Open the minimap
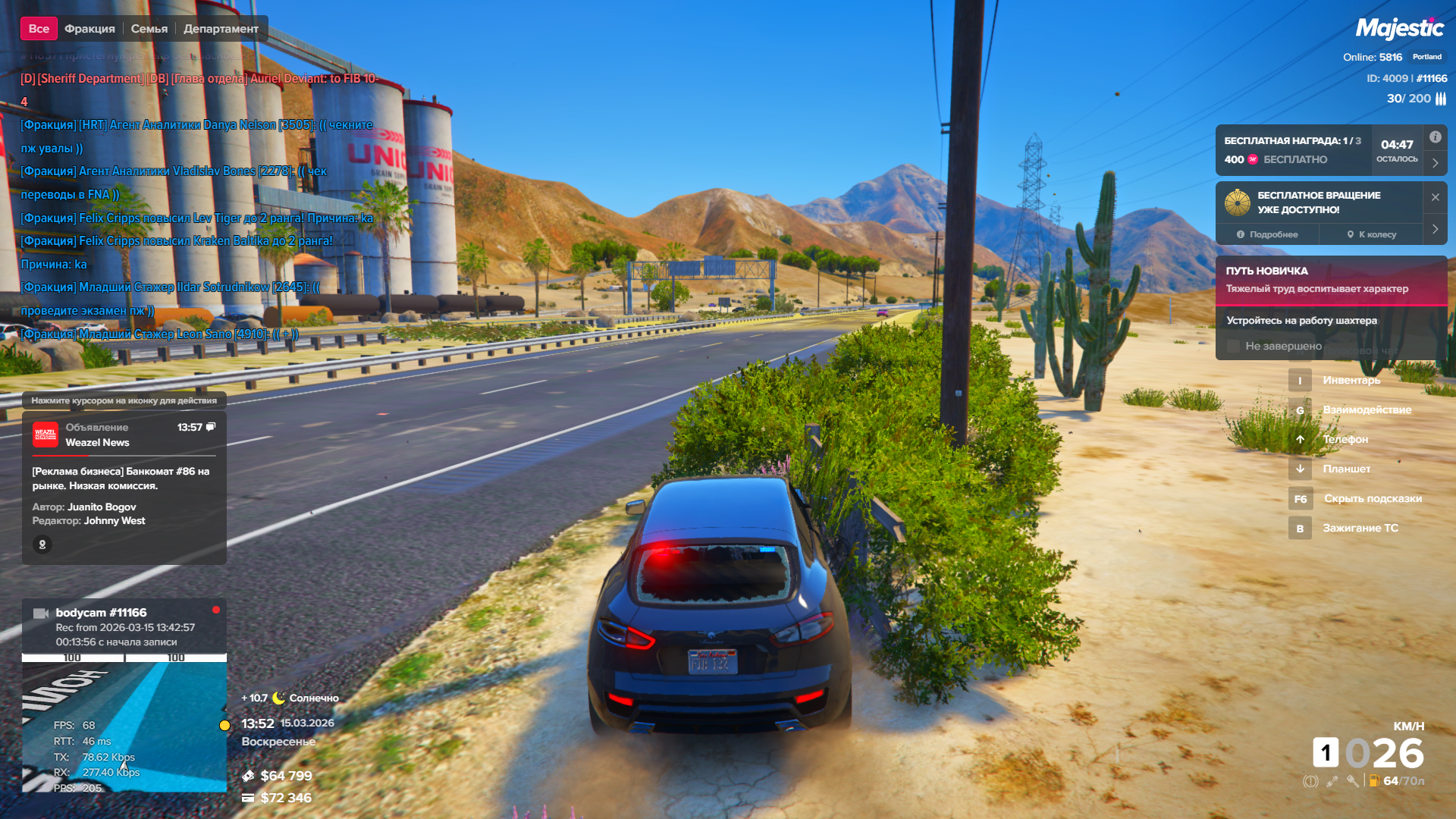 coord(124,724)
